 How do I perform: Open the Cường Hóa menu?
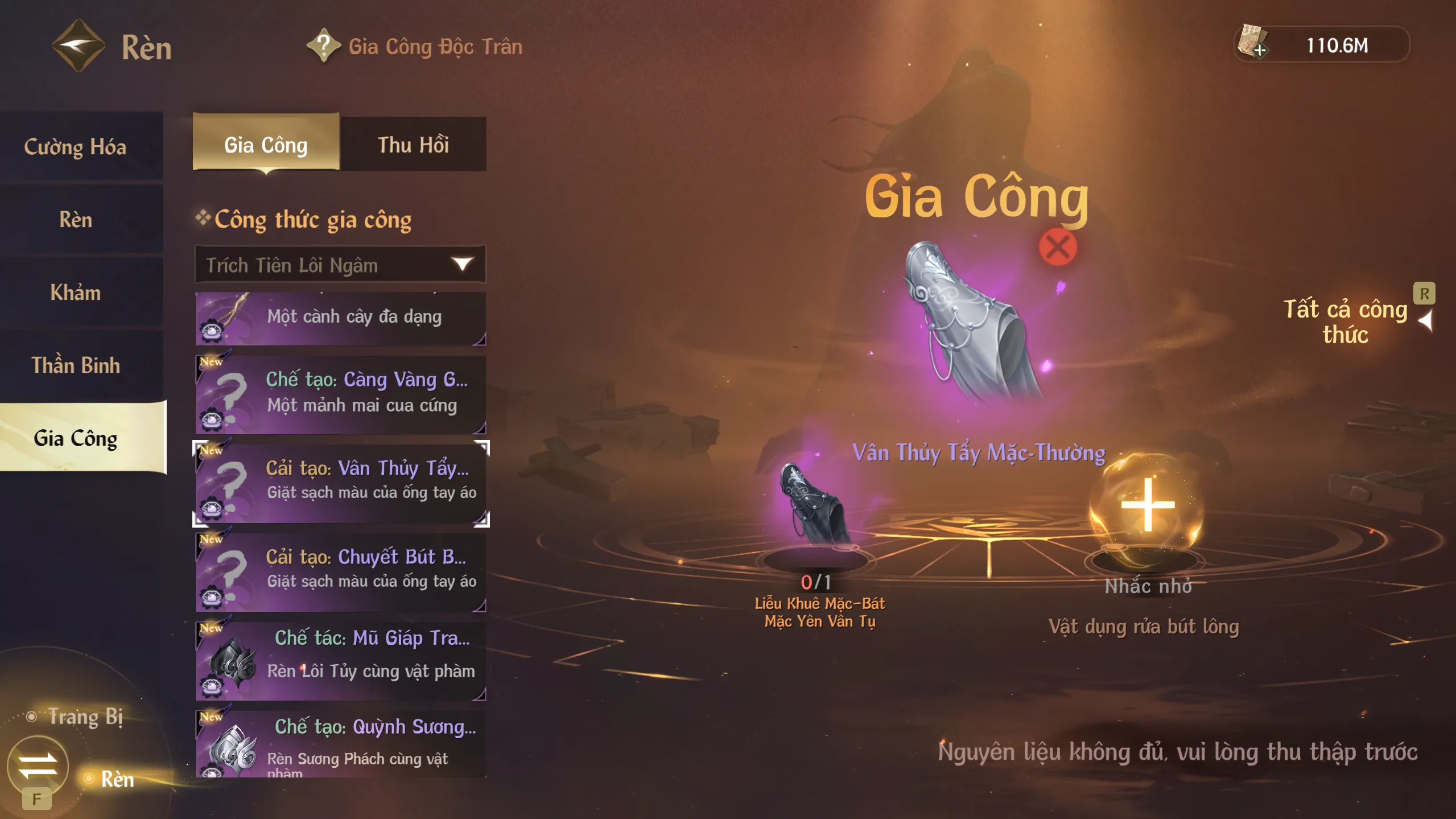76,147
